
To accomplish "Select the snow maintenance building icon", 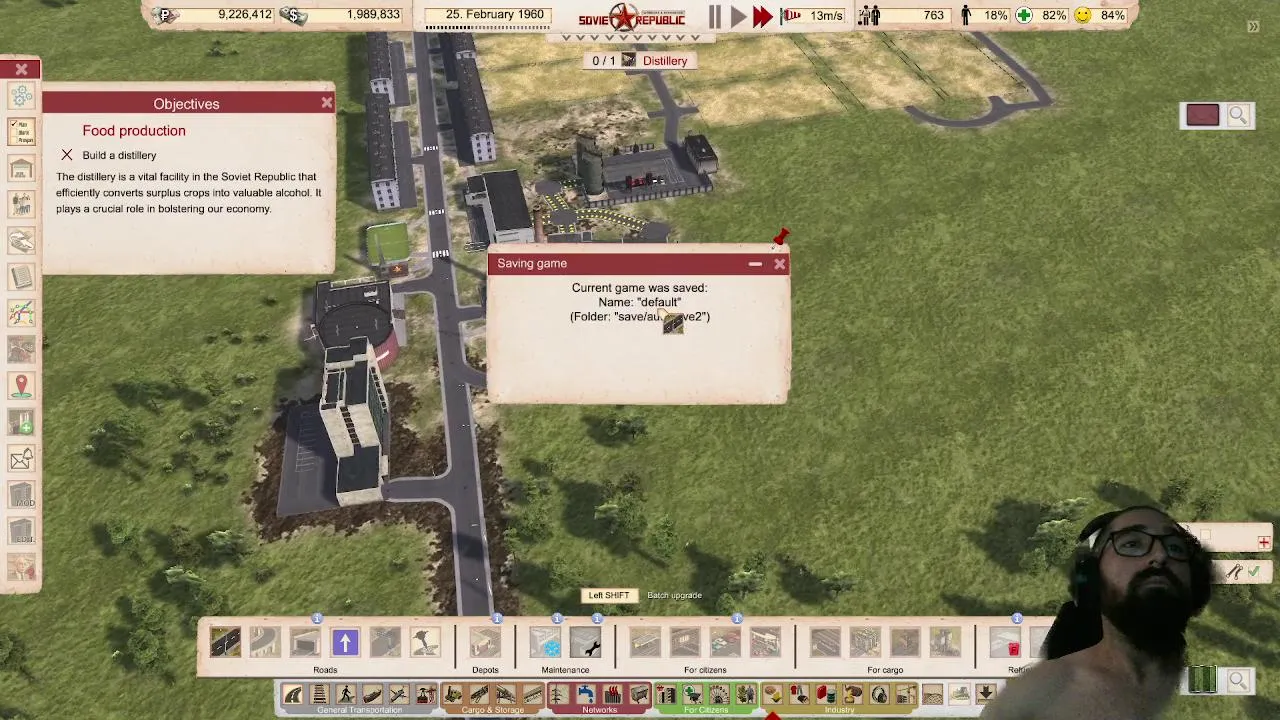I will click(545, 642).
